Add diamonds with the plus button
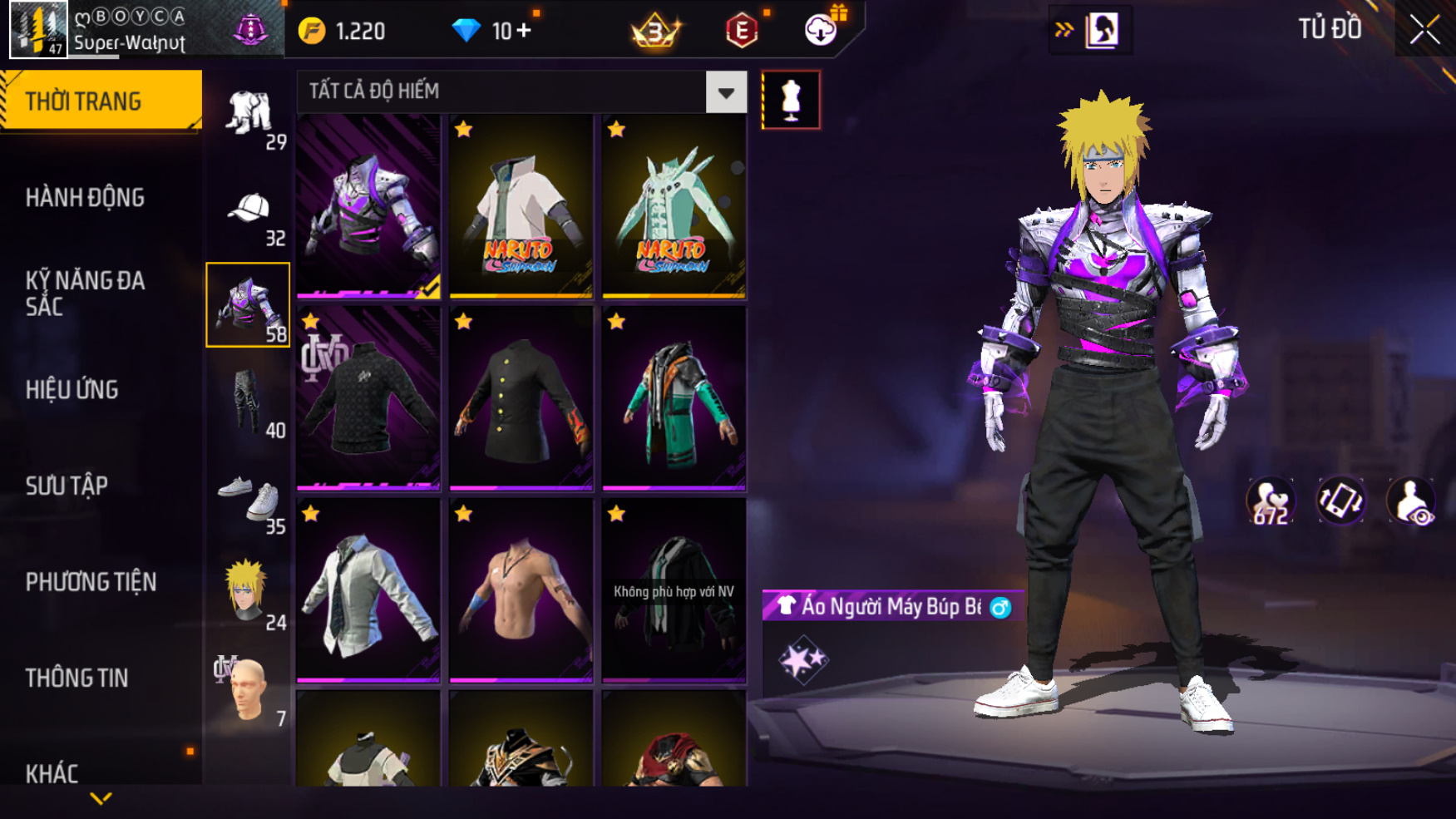1456x819 pixels. (524, 31)
